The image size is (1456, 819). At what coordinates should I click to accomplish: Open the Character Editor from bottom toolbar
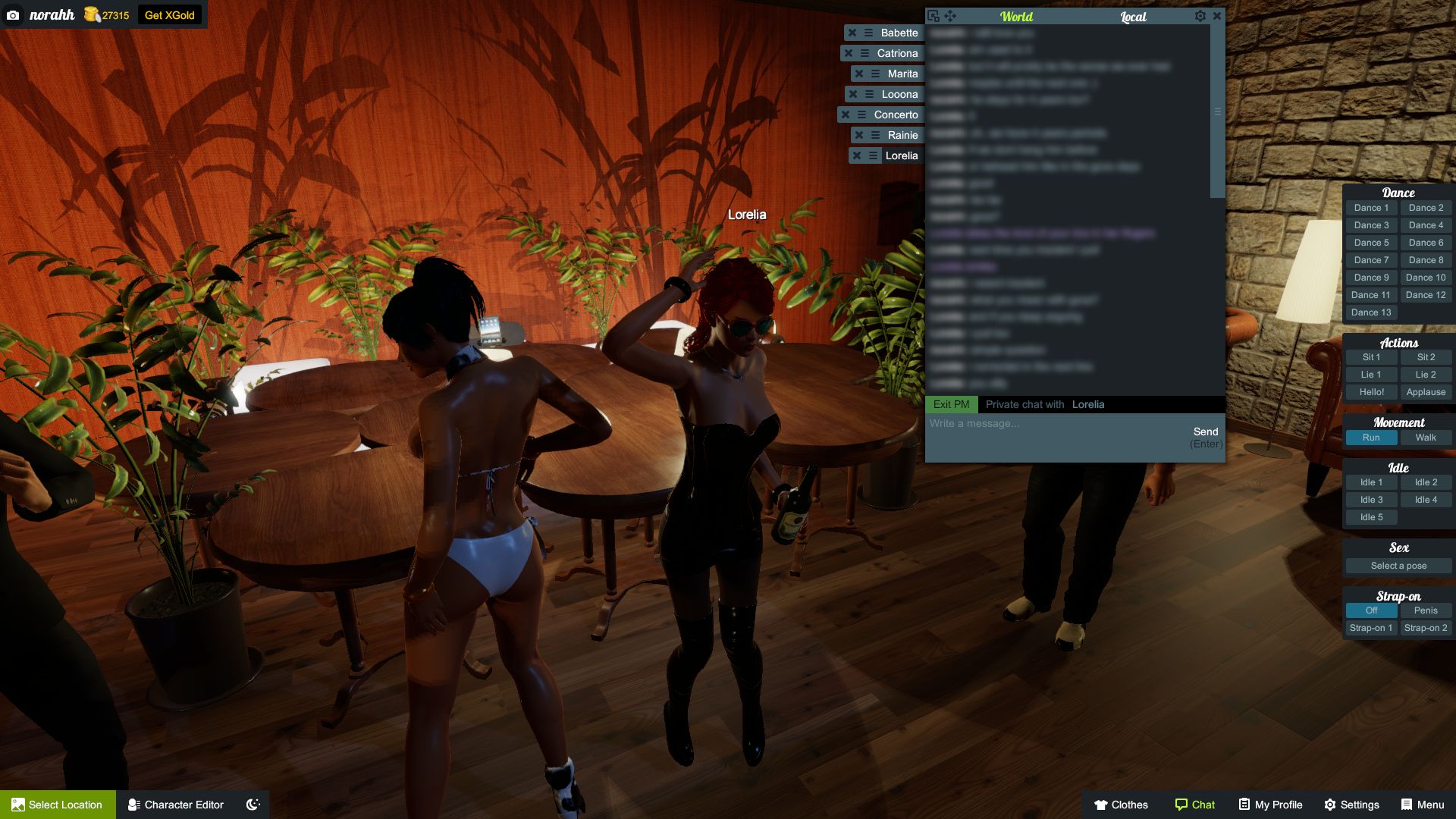176,805
